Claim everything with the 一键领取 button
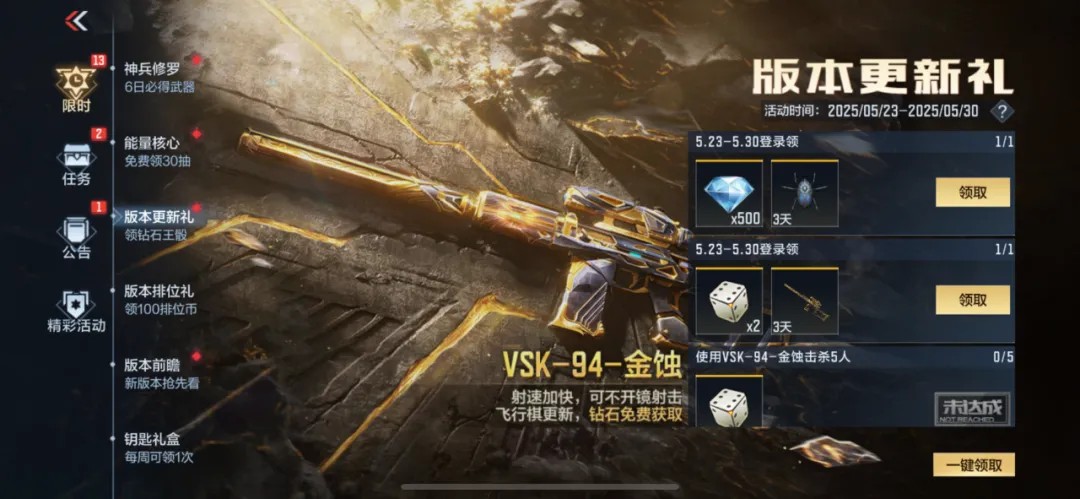1080x499 pixels. (x=973, y=464)
